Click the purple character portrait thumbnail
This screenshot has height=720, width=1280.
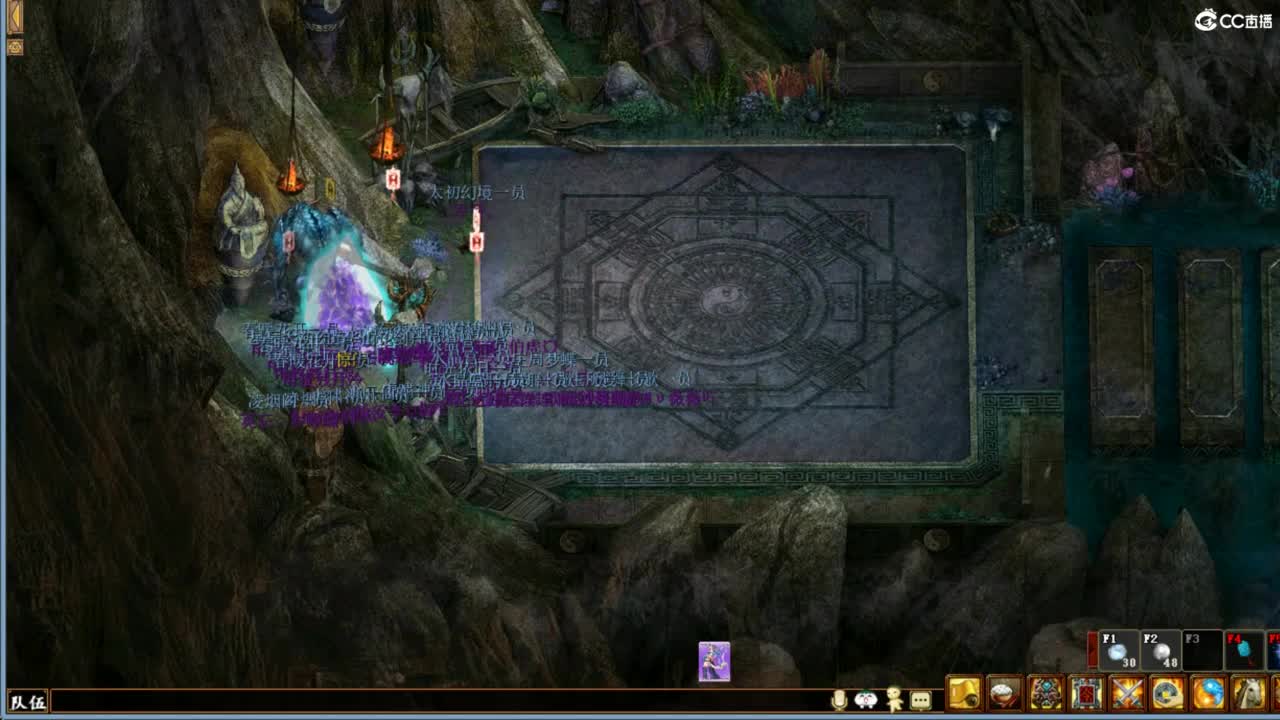click(714, 660)
